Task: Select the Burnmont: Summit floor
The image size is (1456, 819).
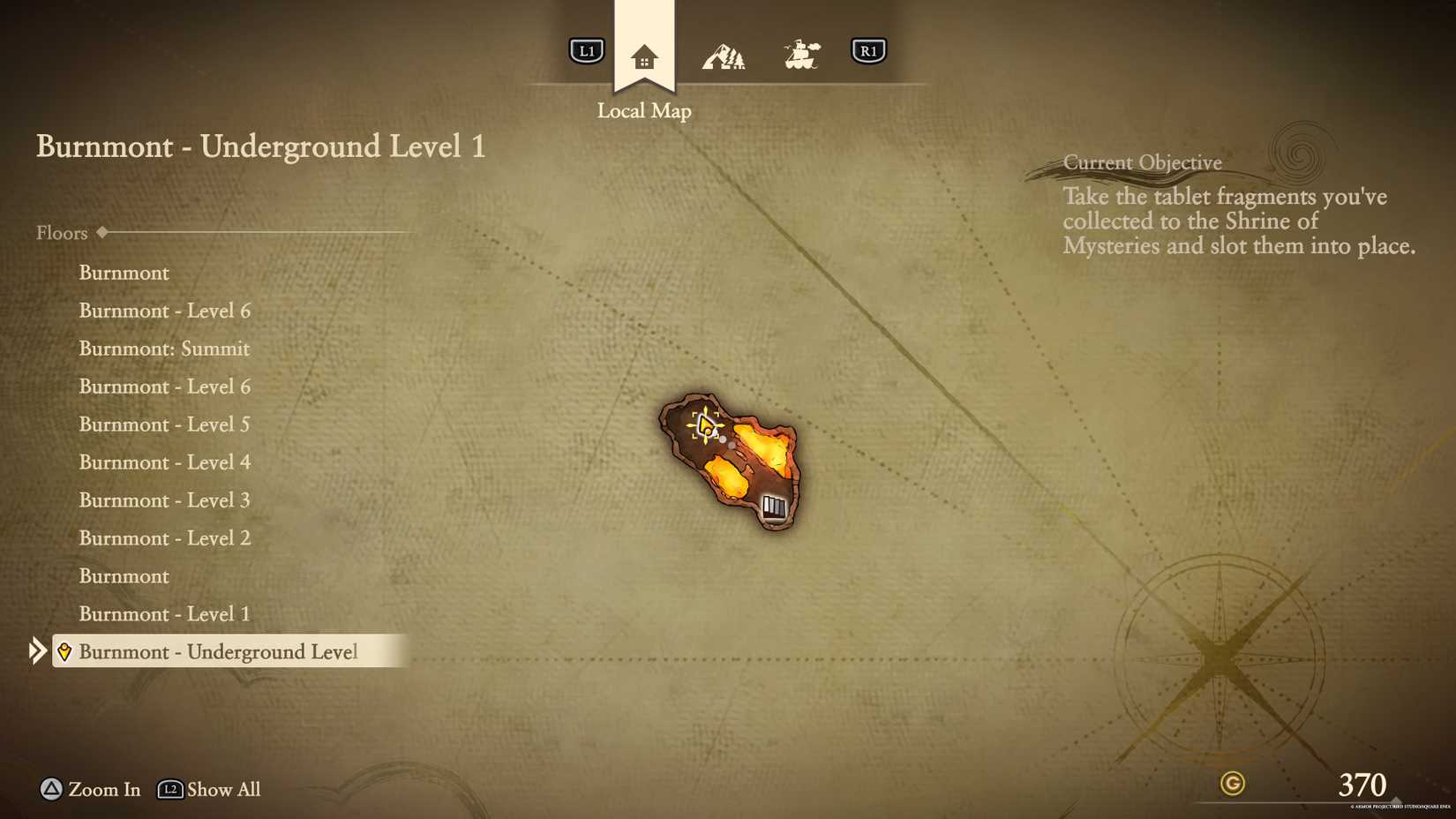Action: pos(164,349)
